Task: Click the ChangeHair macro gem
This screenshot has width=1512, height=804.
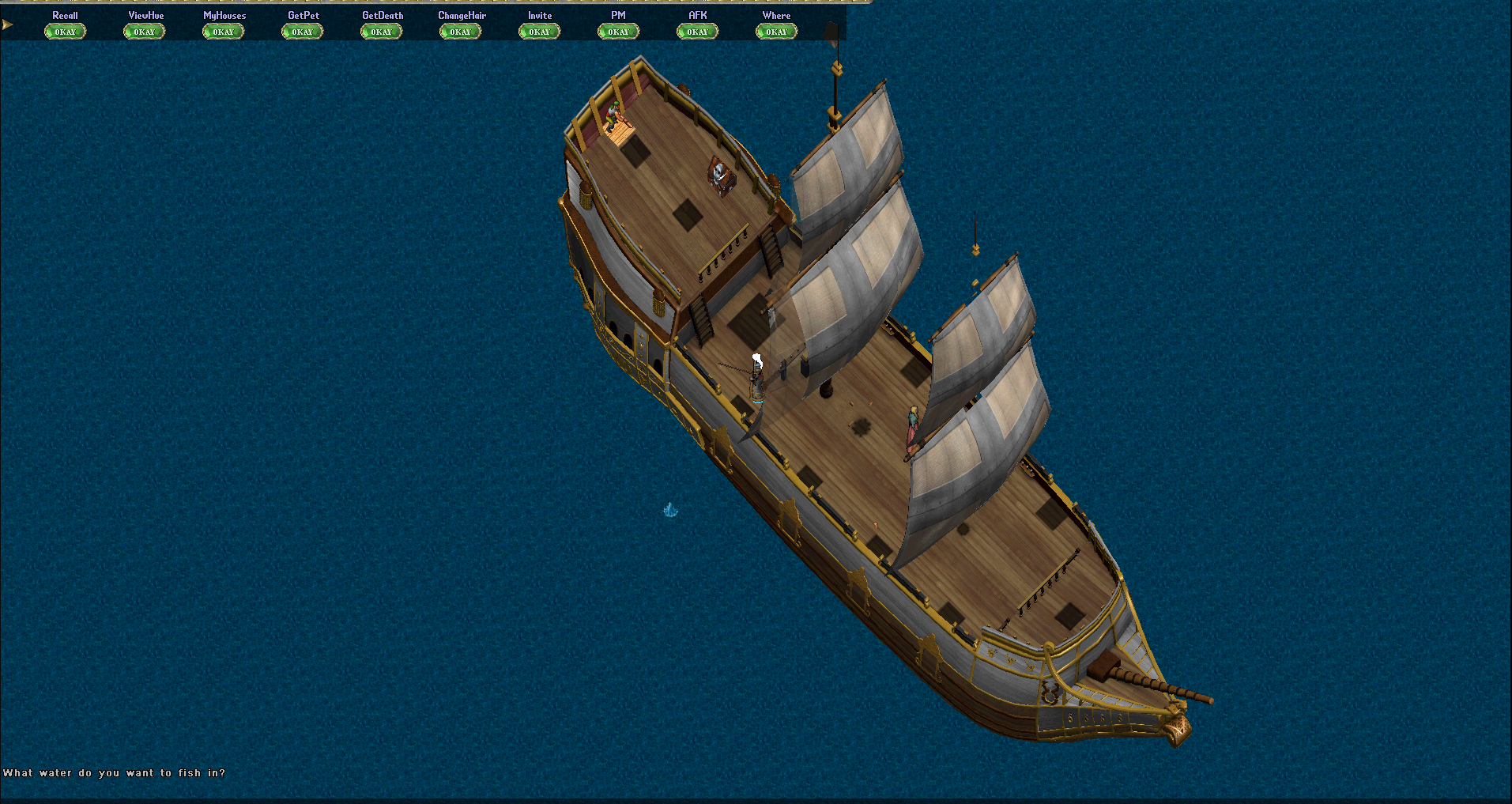Action: pos(459,31)
